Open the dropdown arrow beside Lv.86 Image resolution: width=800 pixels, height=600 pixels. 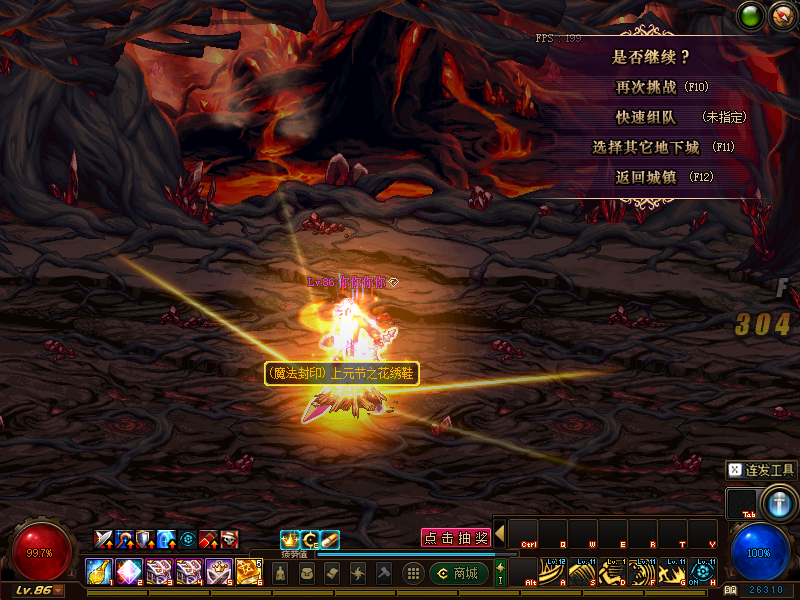point(58,590)
